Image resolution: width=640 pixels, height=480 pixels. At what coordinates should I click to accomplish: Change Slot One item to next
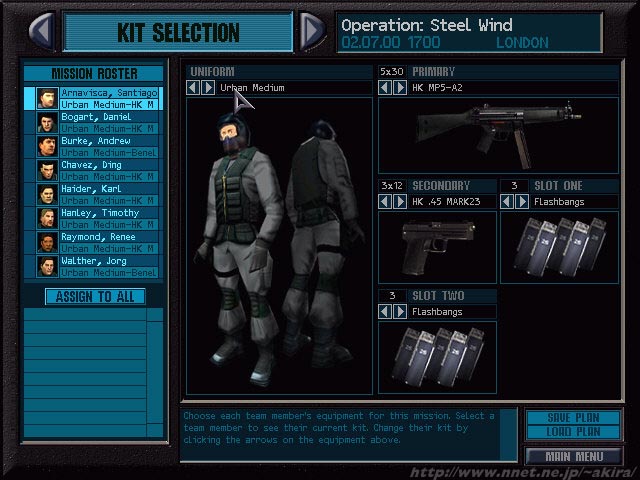(x=521, y=201)
